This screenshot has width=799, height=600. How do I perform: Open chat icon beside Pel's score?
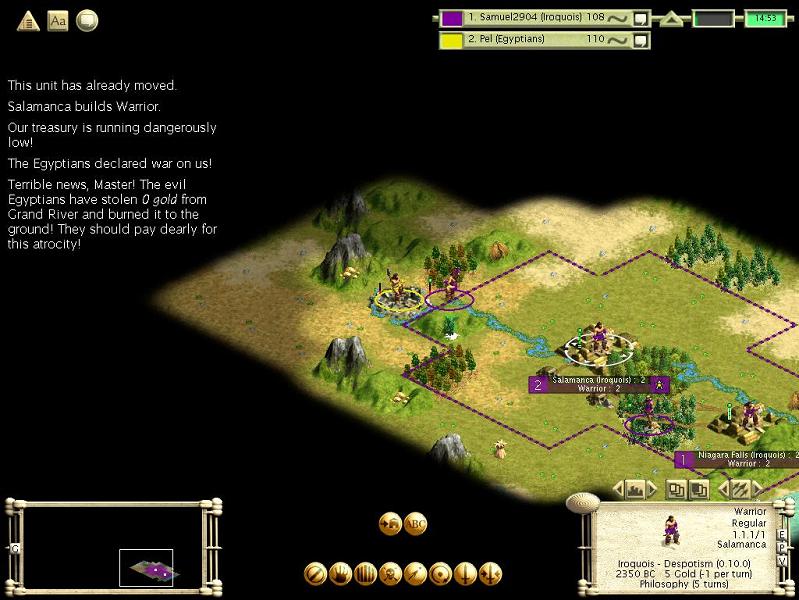[x=641, y=40]
